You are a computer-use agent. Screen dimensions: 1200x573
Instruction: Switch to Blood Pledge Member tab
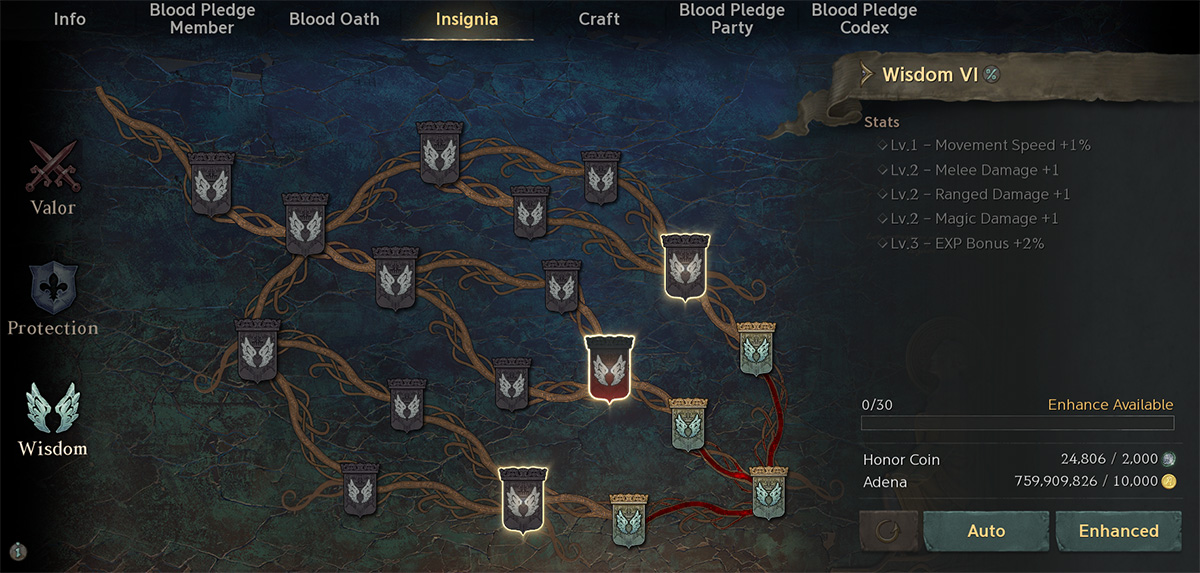(202, 19)
